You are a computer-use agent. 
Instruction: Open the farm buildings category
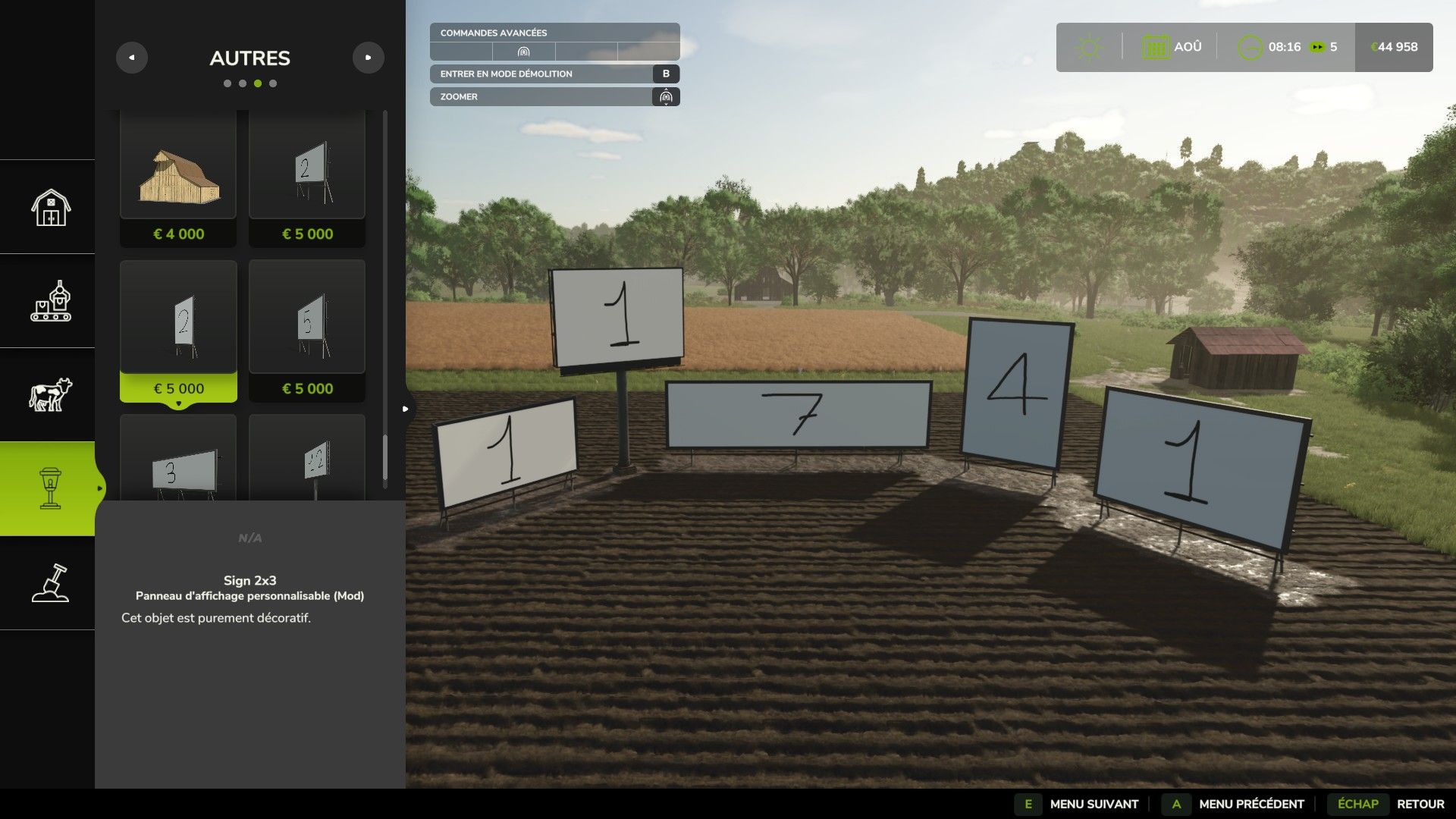[50, 207]
